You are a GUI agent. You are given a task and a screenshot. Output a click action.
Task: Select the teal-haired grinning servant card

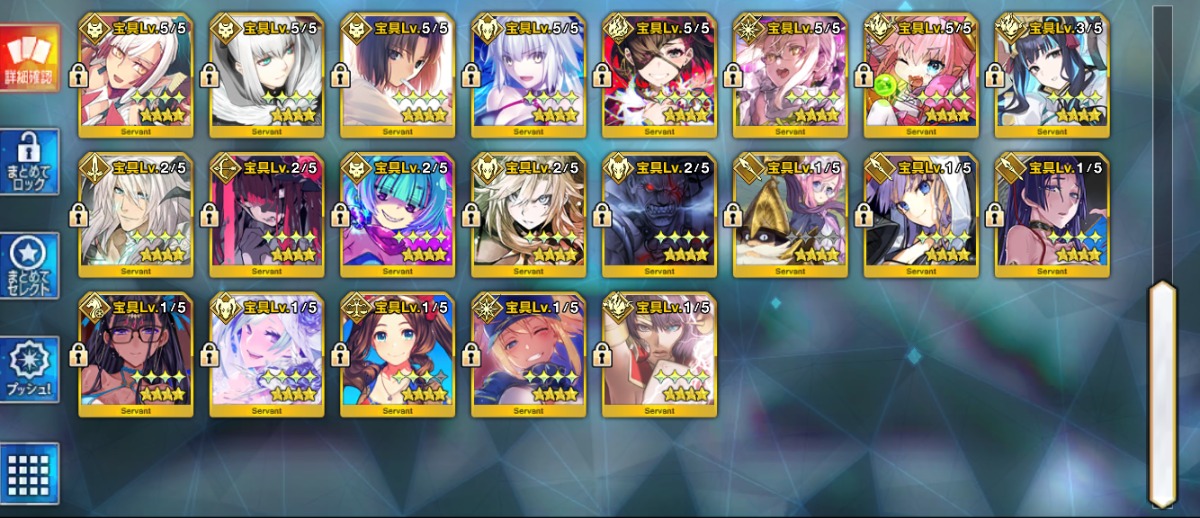(x=398, y=215)
